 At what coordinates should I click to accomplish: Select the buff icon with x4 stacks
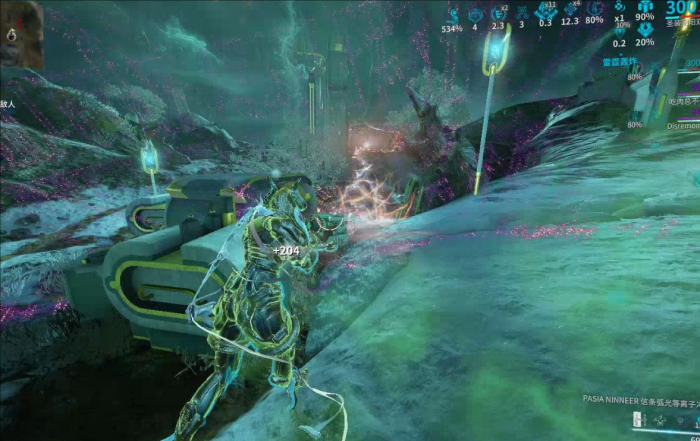pyautogui.click(x=571, y=11)
